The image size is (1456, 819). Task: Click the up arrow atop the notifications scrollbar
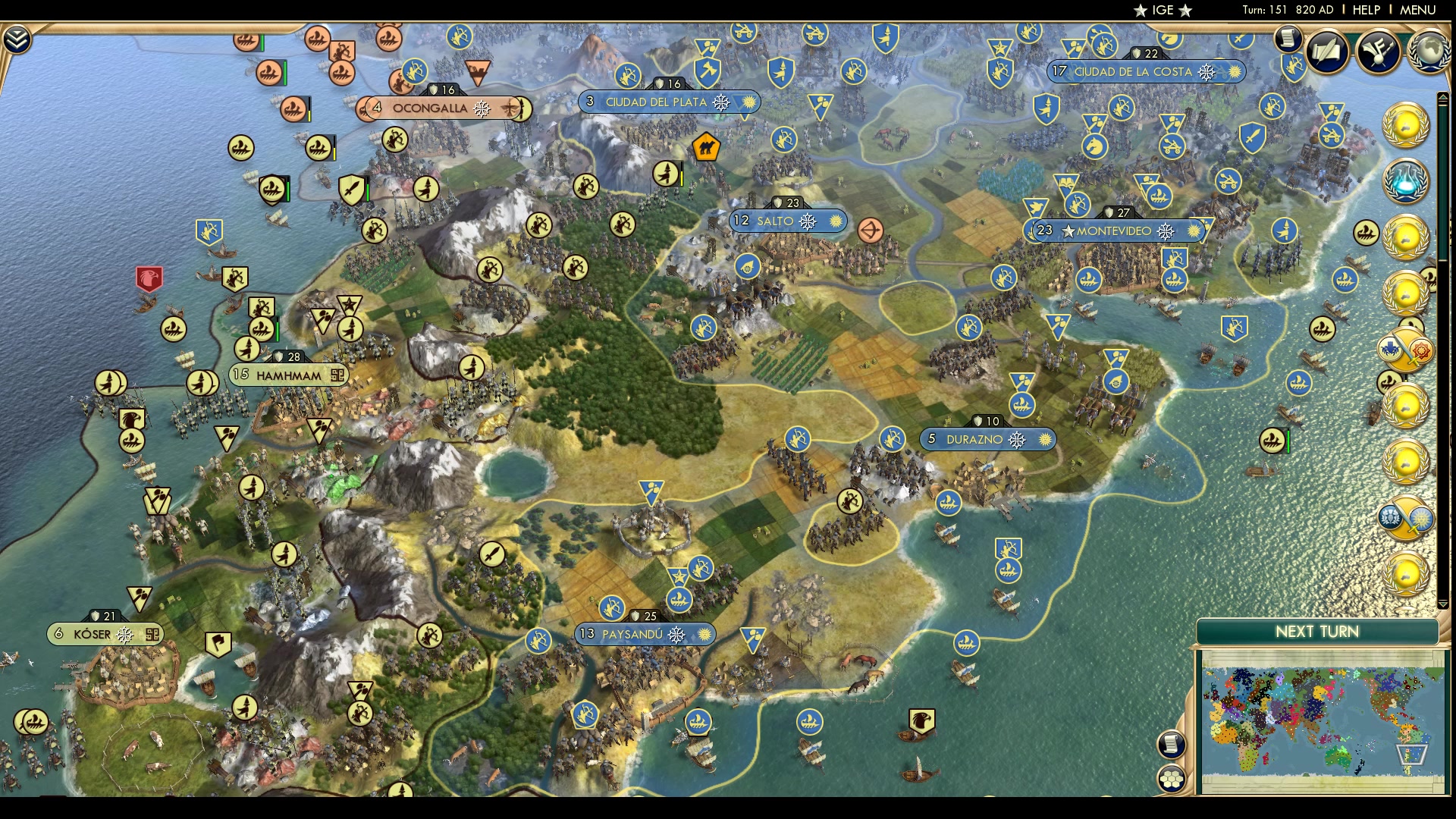coord(1442,96)
